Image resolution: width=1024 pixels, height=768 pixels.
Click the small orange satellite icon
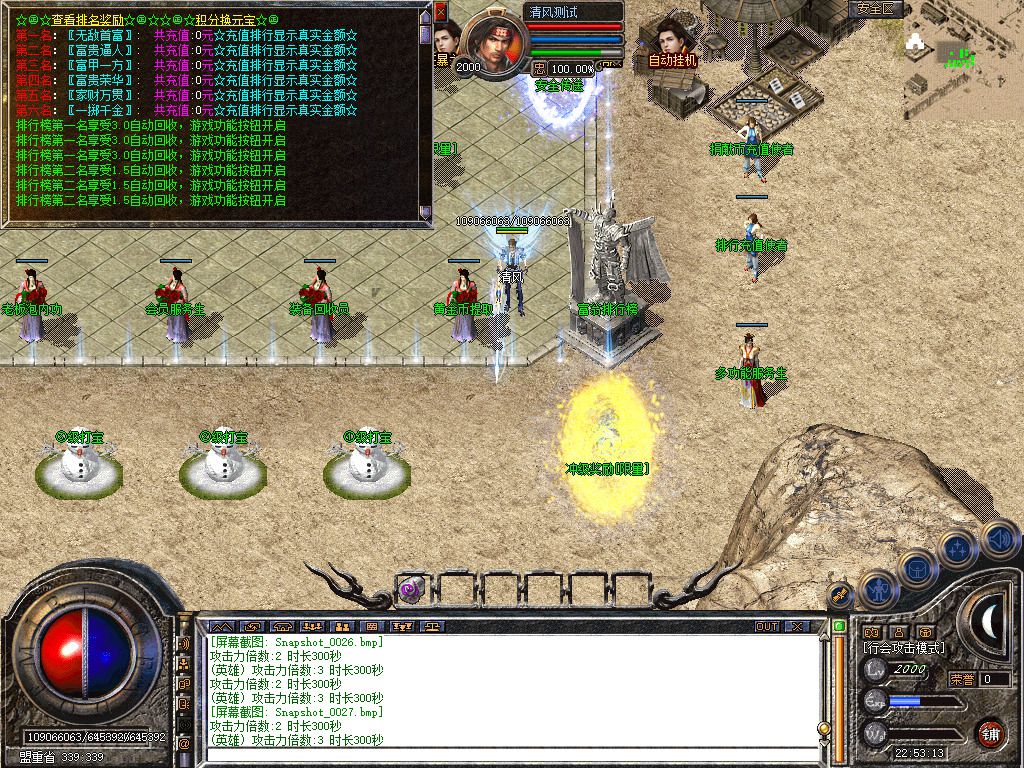tap(841, 593)
